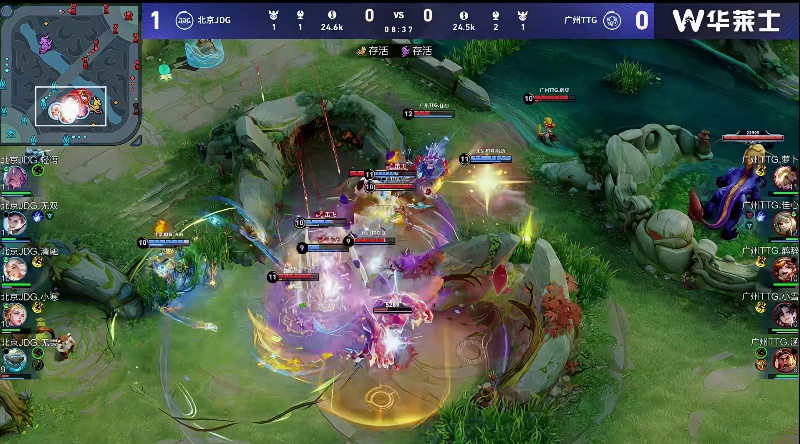Choose the second 广州TTG player portrait
The image size is (800, 444).
tap(784, 224)
